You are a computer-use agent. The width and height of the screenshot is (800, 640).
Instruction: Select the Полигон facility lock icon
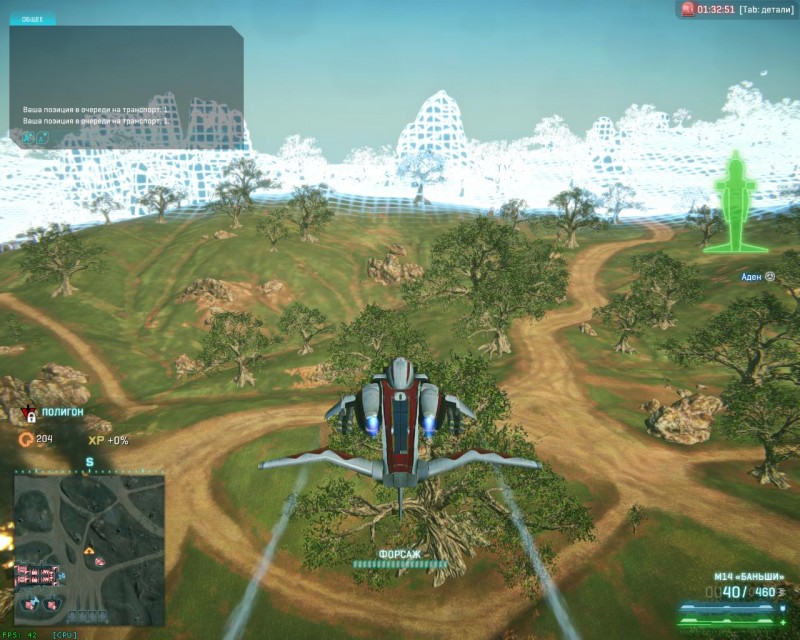tap(31, 415)
